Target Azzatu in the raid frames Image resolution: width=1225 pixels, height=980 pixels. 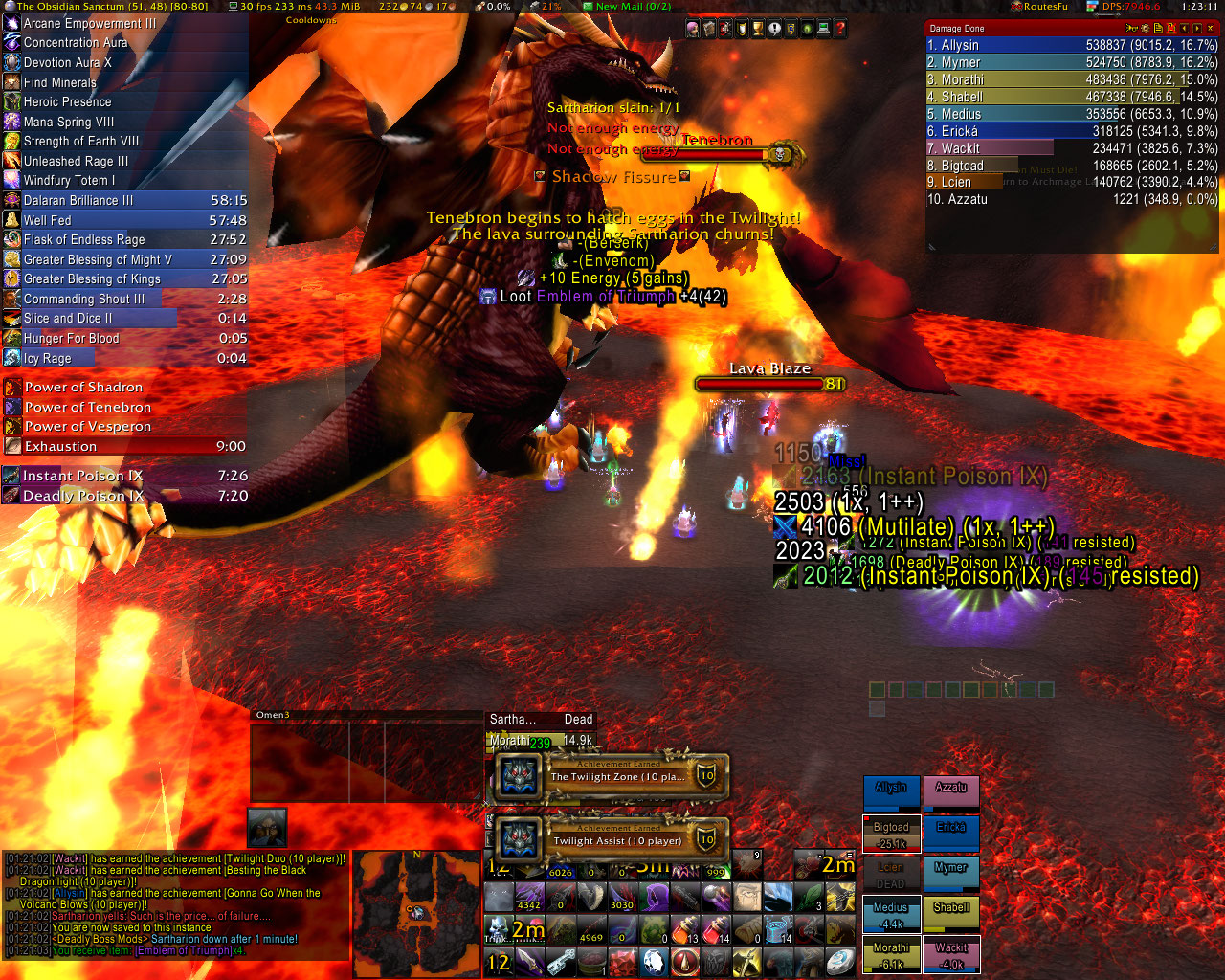coord(950,793)
